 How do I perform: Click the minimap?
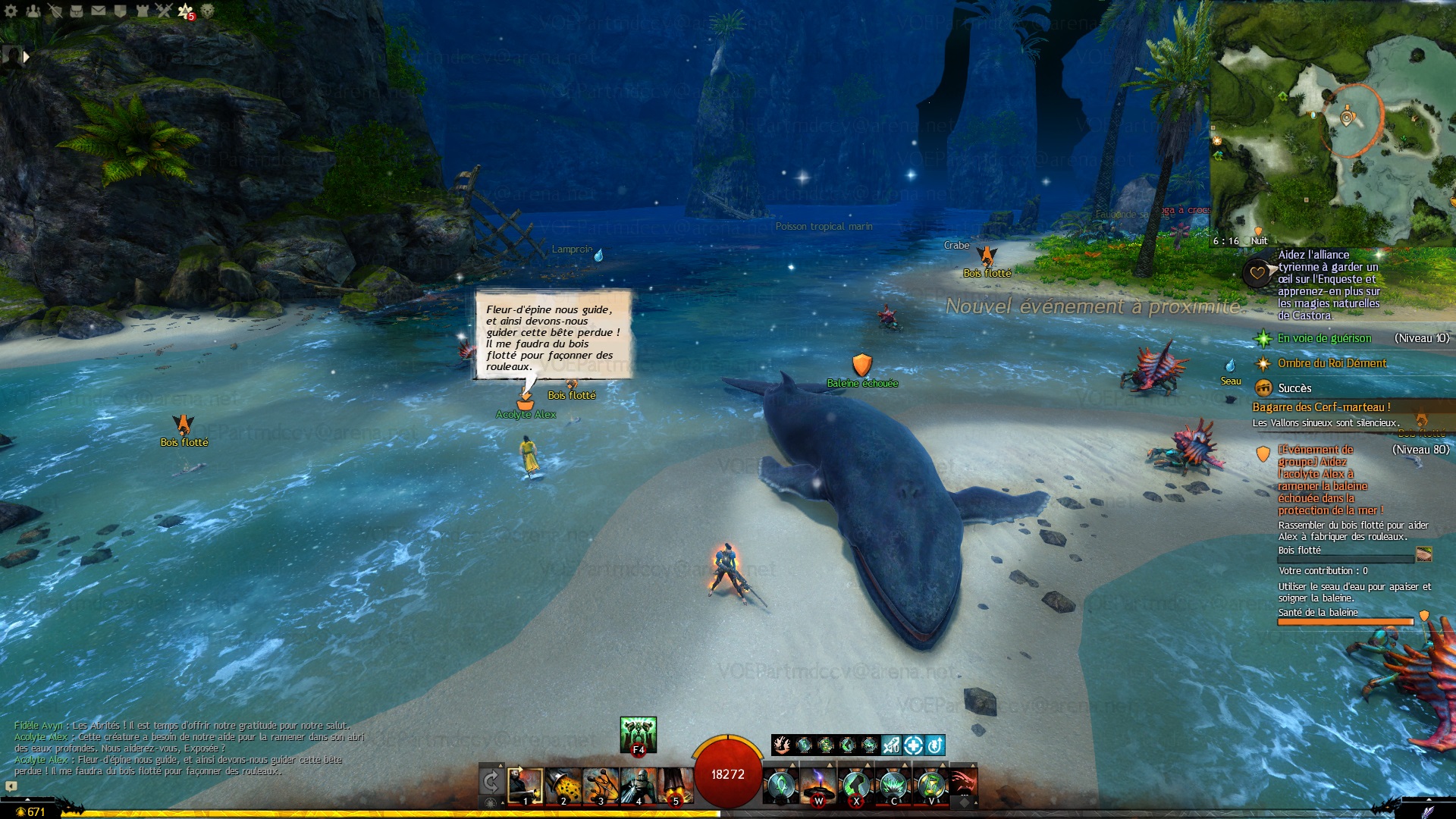coord(1333,121)
